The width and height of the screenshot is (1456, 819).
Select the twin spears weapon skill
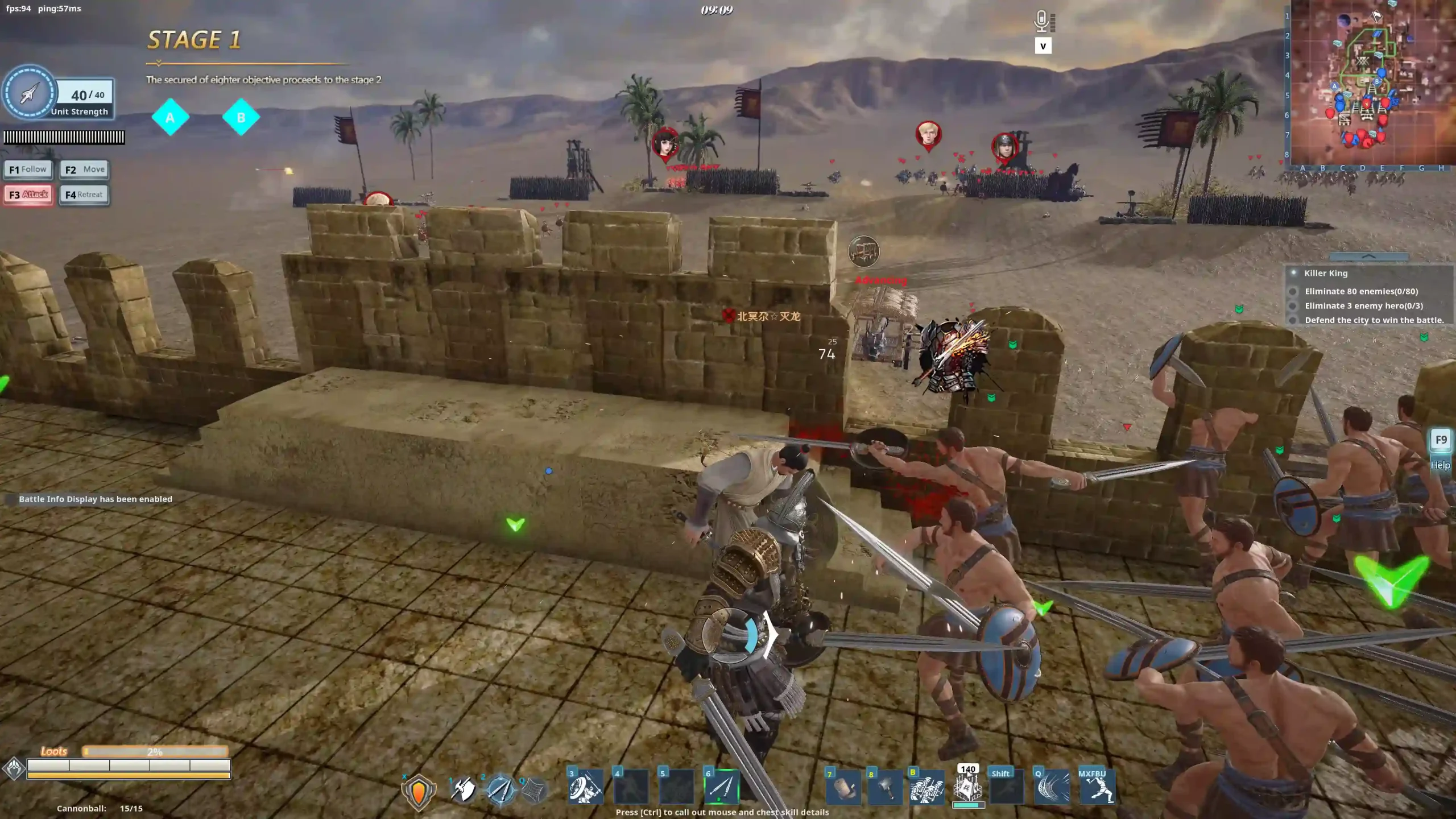pyautogui.click(x=500, y=789)
